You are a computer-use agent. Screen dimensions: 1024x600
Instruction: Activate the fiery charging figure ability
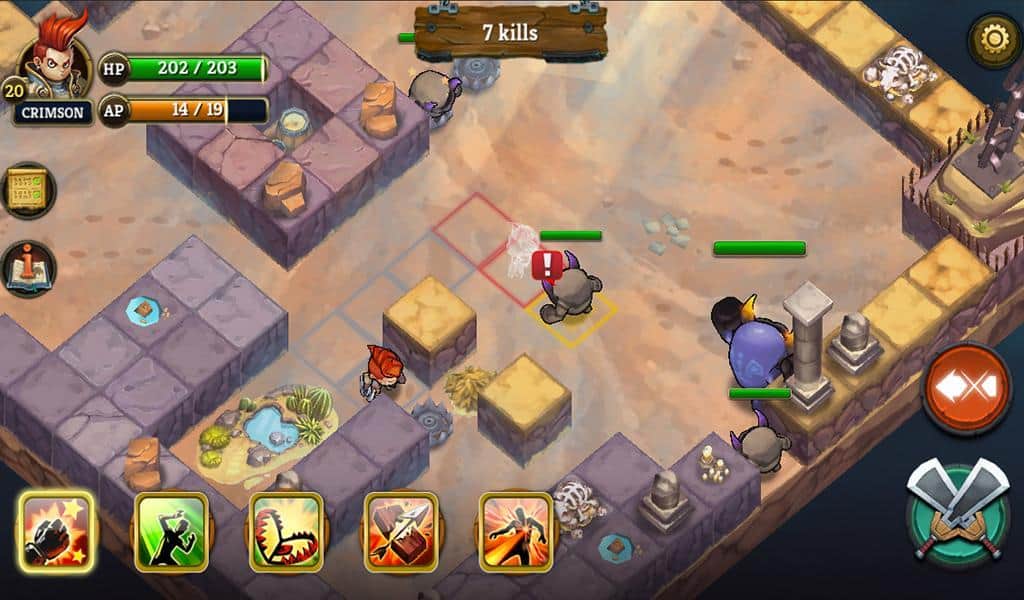click(x=515, y=531)
